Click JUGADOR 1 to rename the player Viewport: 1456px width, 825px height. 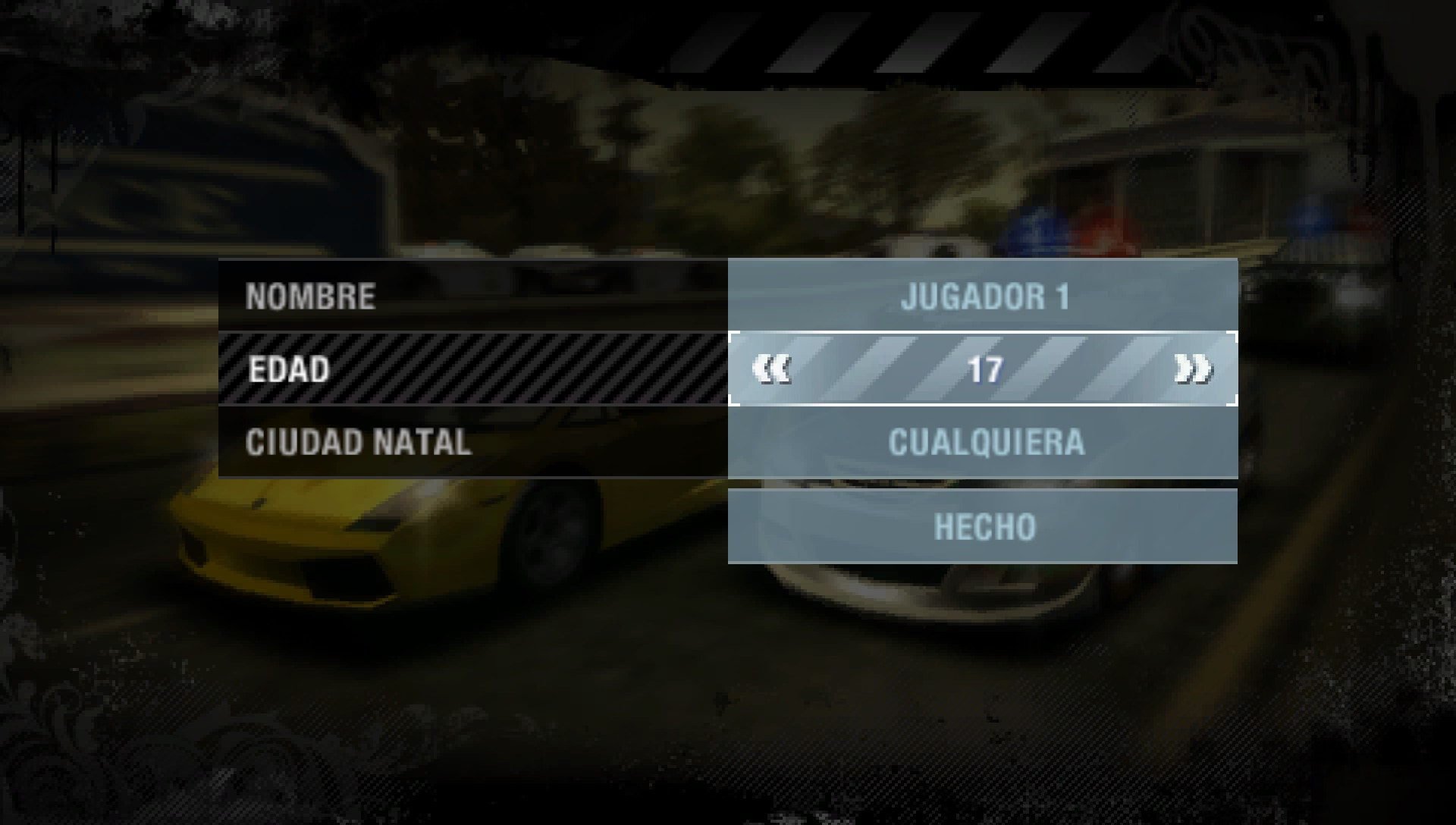coord(986,298)
